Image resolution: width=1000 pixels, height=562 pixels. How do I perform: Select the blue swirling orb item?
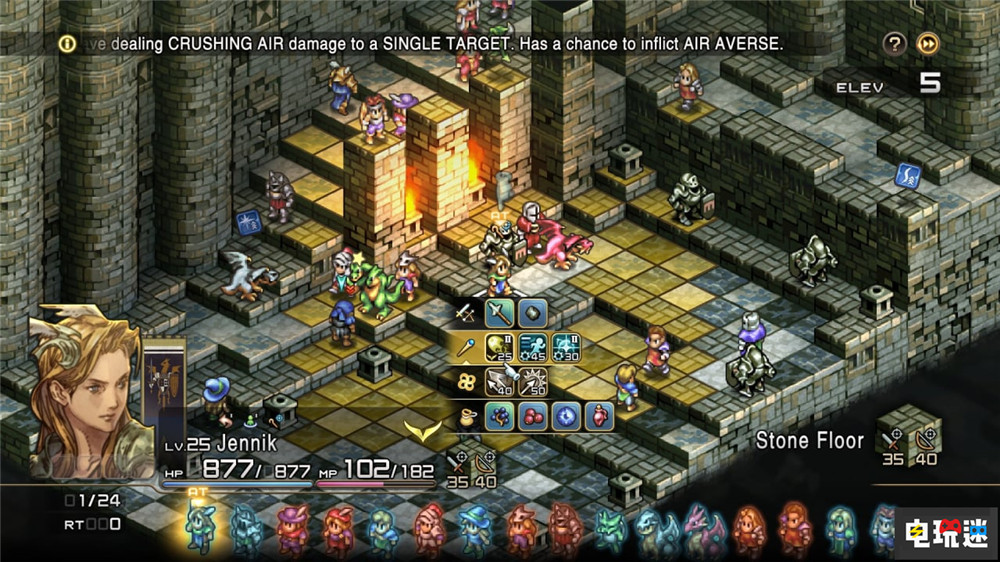click(x=564, y=416)
